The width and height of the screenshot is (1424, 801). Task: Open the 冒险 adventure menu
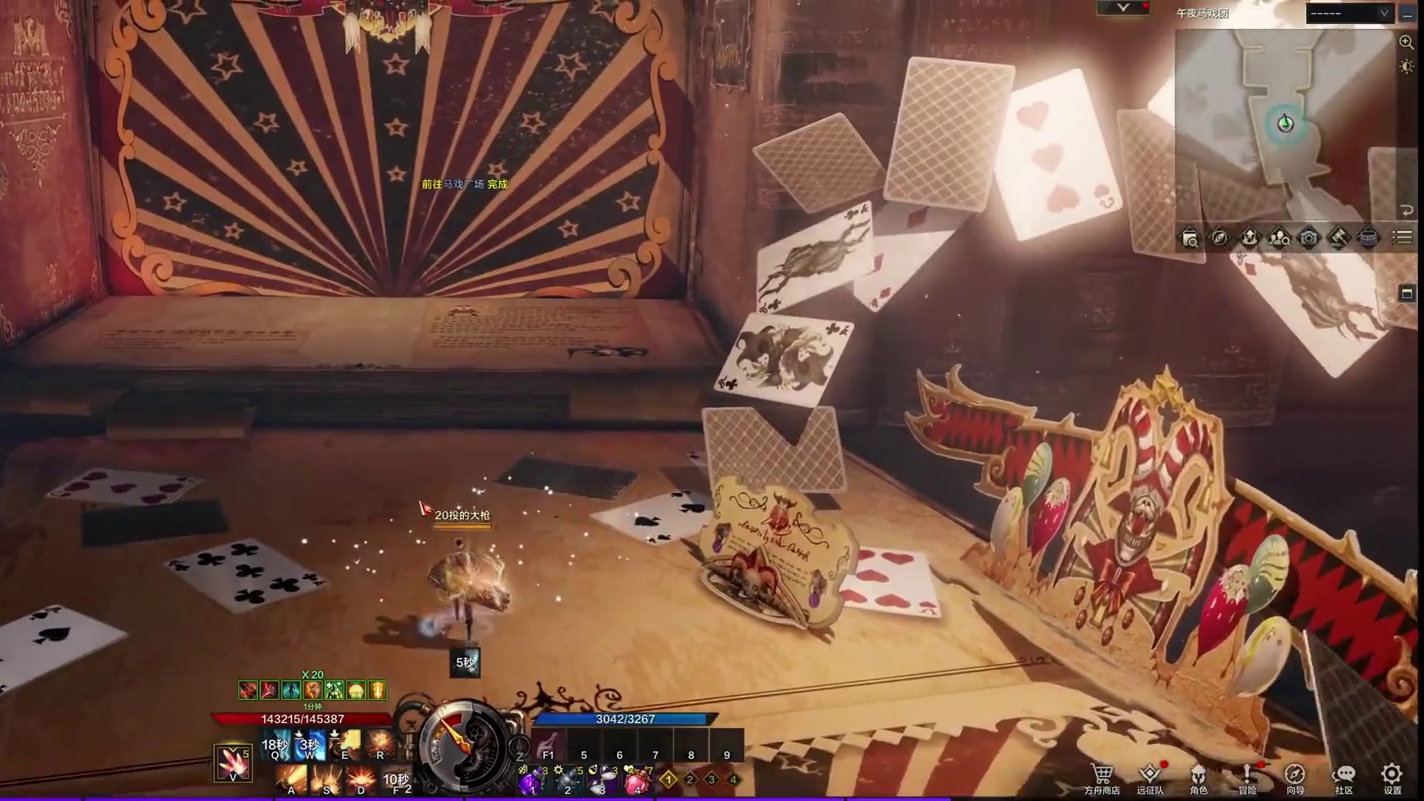1247,776
